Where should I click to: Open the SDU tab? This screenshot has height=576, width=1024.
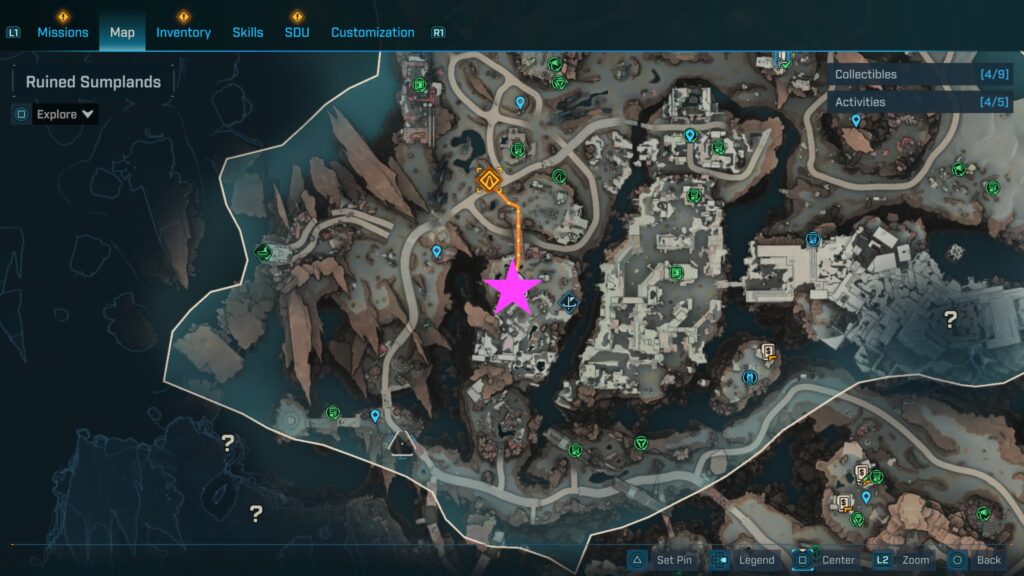[x=297, y=32]
